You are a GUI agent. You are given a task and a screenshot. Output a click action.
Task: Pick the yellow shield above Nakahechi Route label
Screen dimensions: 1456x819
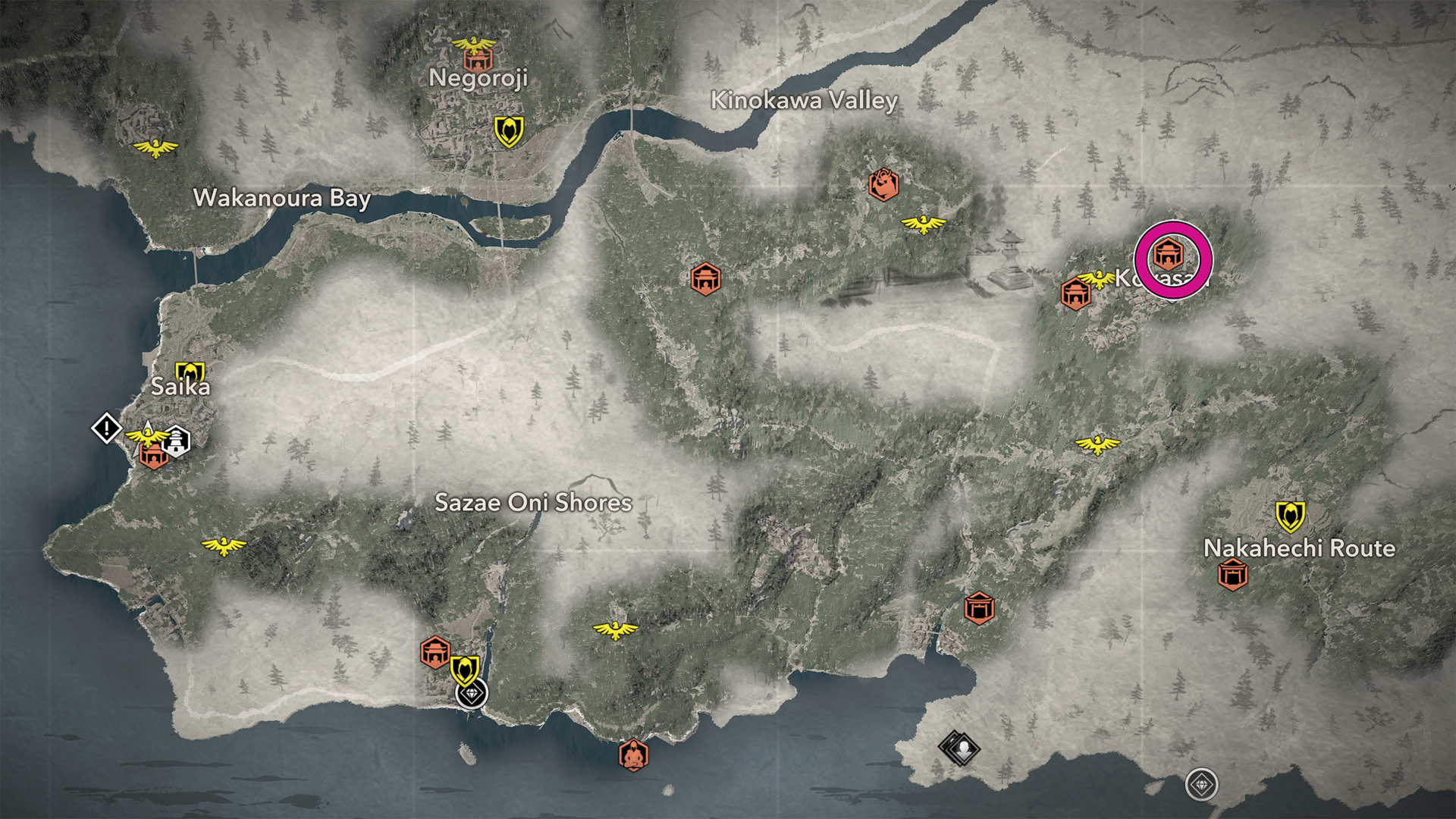(1289, 516)
